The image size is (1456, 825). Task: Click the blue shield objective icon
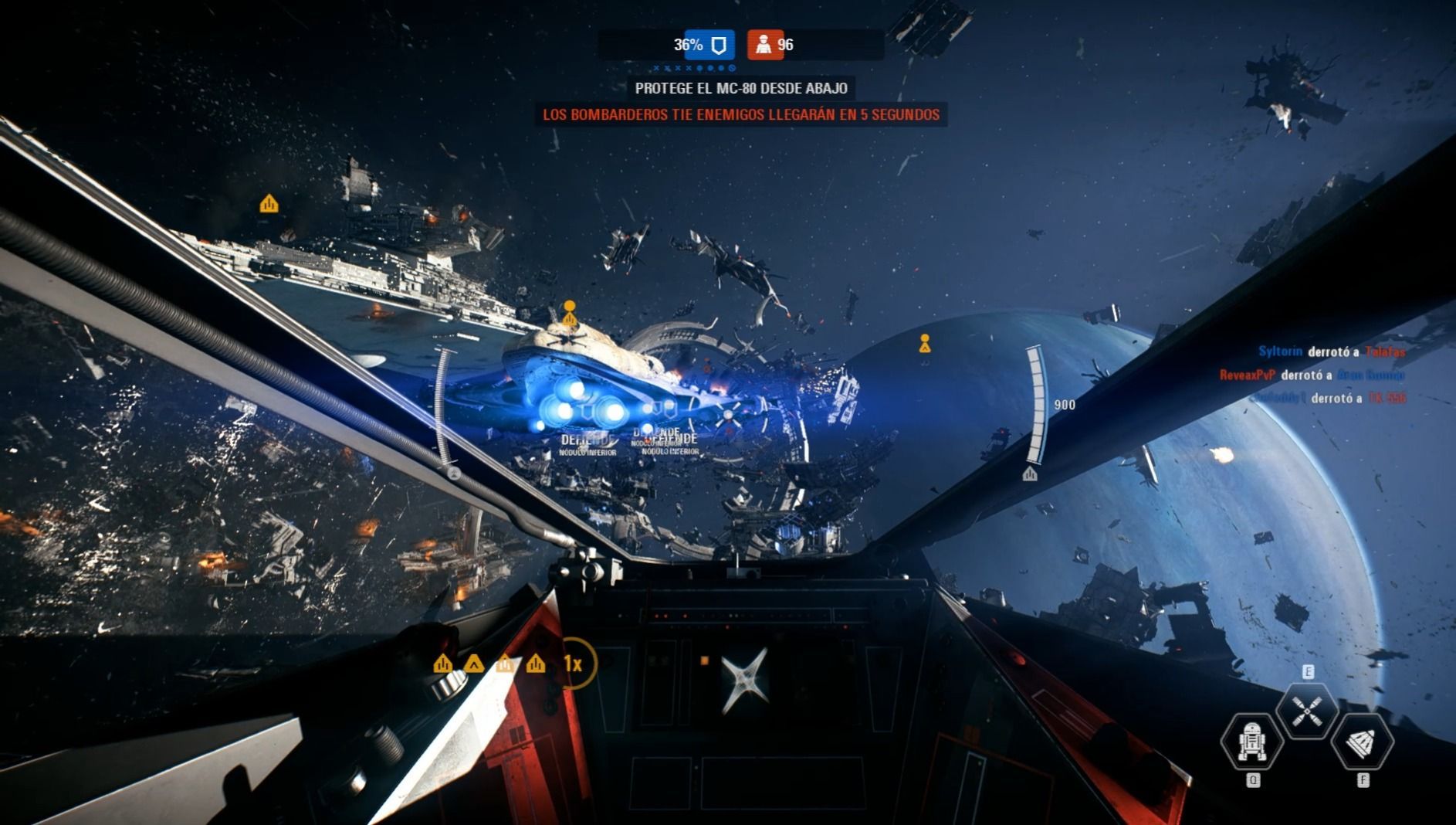tap(718, 45)
